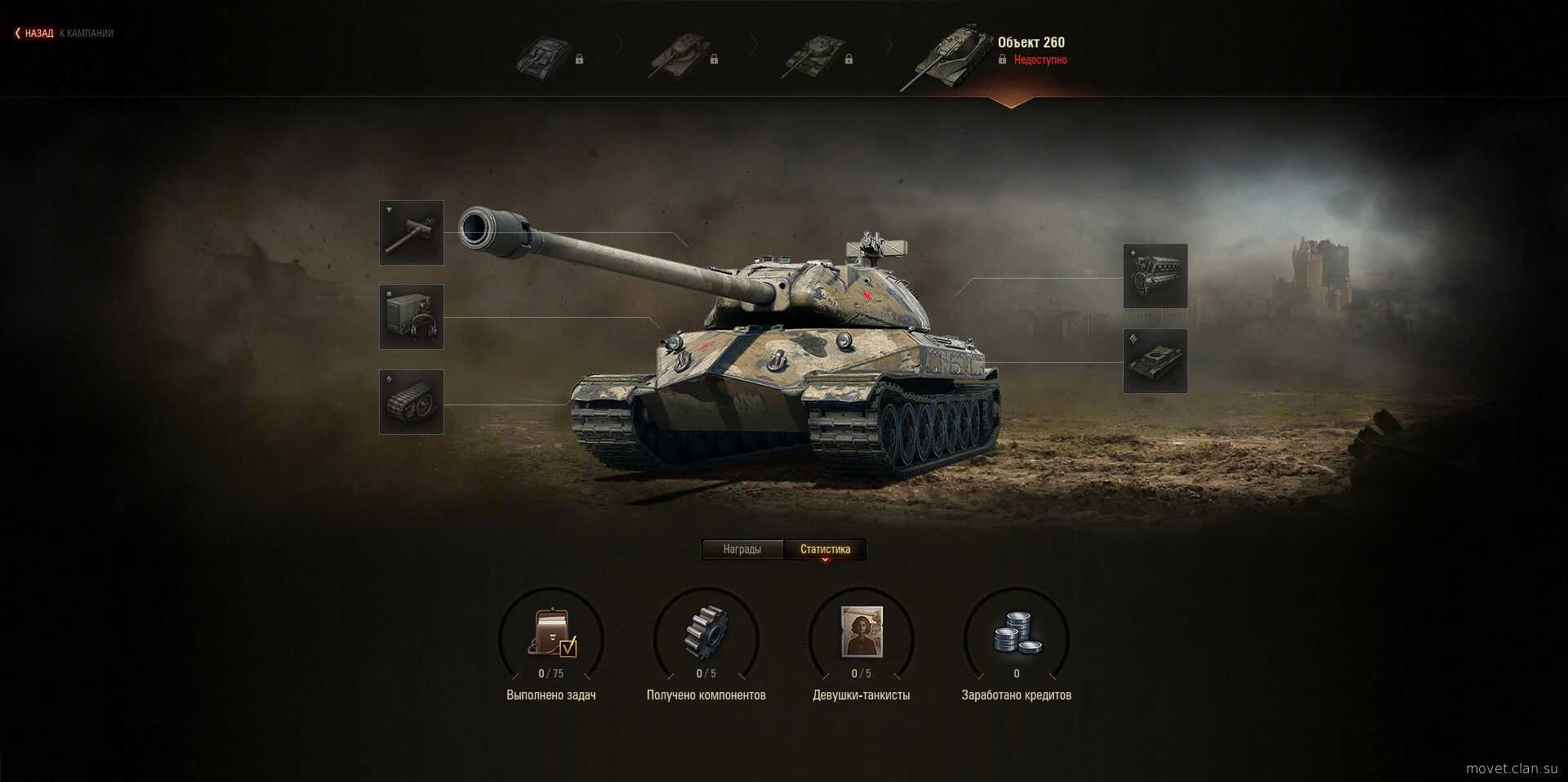Viewport: 1568px width, 782px height.
Task: Select the Заработано кредитов coins icon
Action: 1017,632
